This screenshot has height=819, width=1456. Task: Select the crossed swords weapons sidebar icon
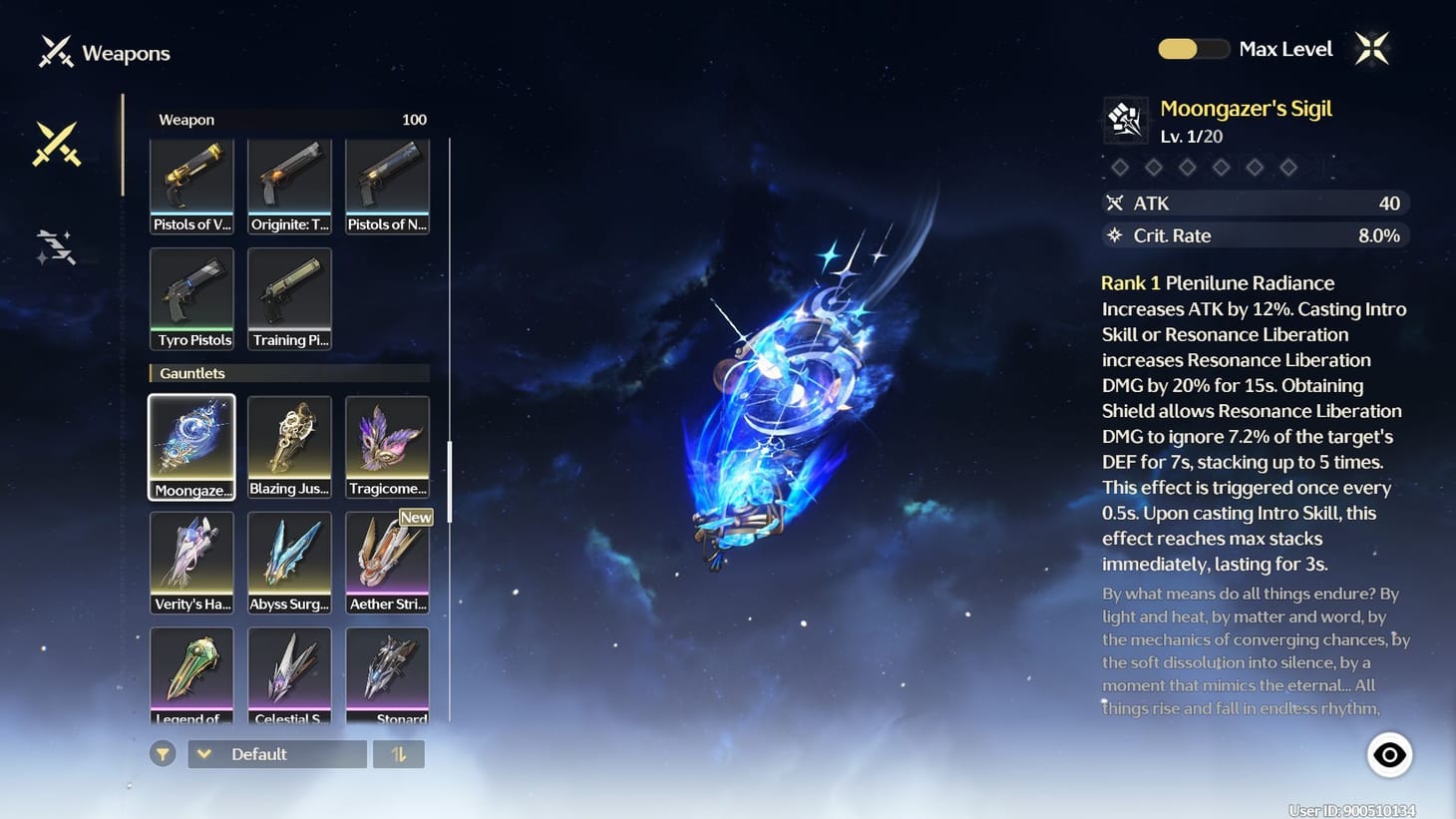57,143
